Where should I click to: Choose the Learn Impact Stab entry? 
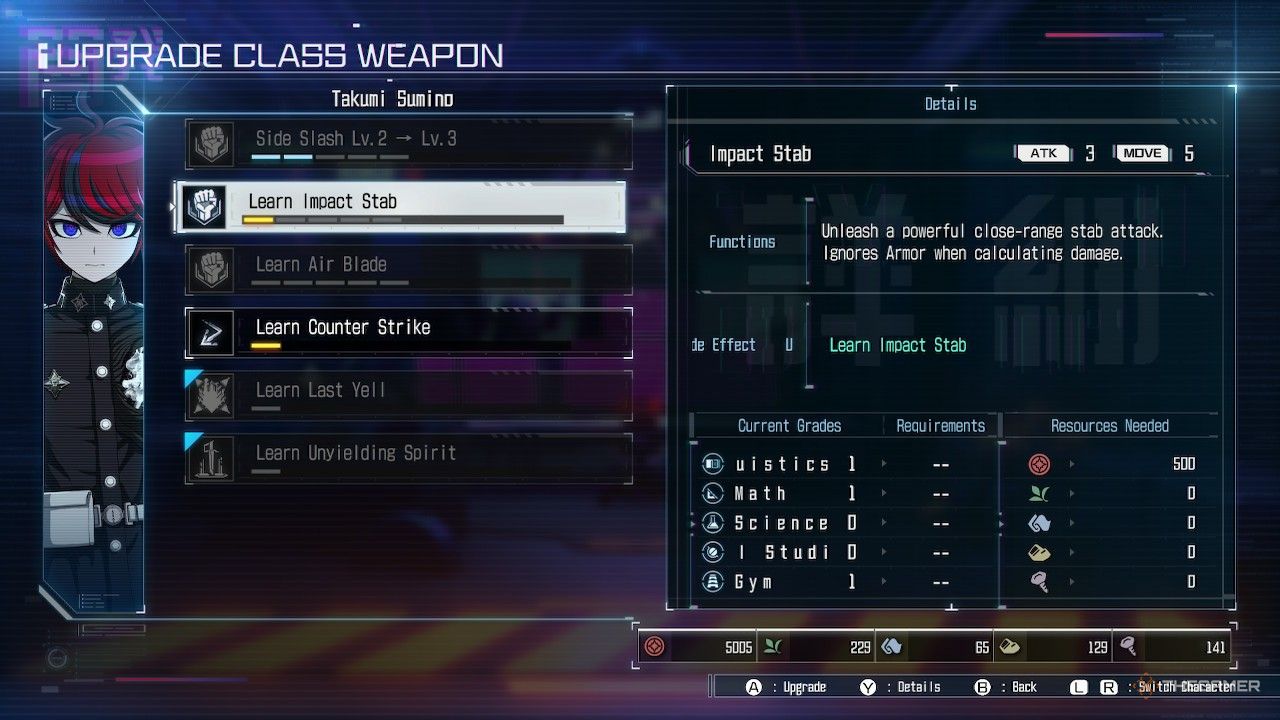400,207
